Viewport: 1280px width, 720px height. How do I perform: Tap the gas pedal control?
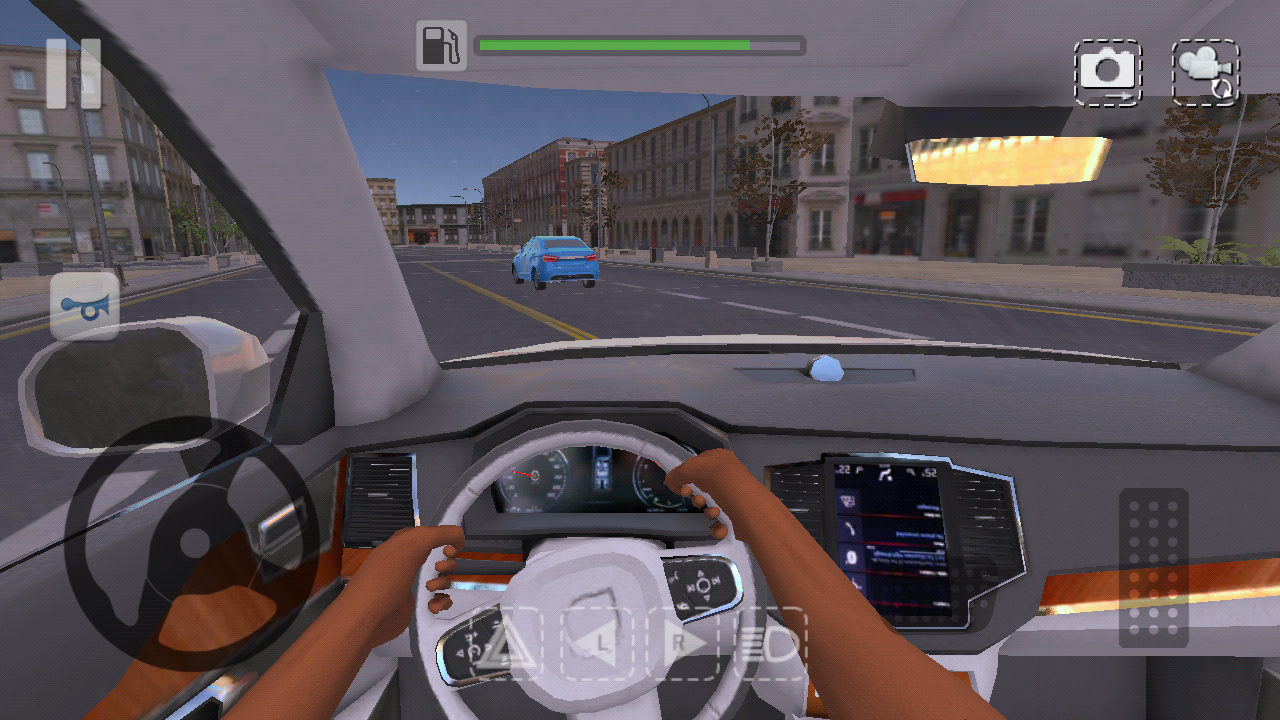pos(1153,567)
